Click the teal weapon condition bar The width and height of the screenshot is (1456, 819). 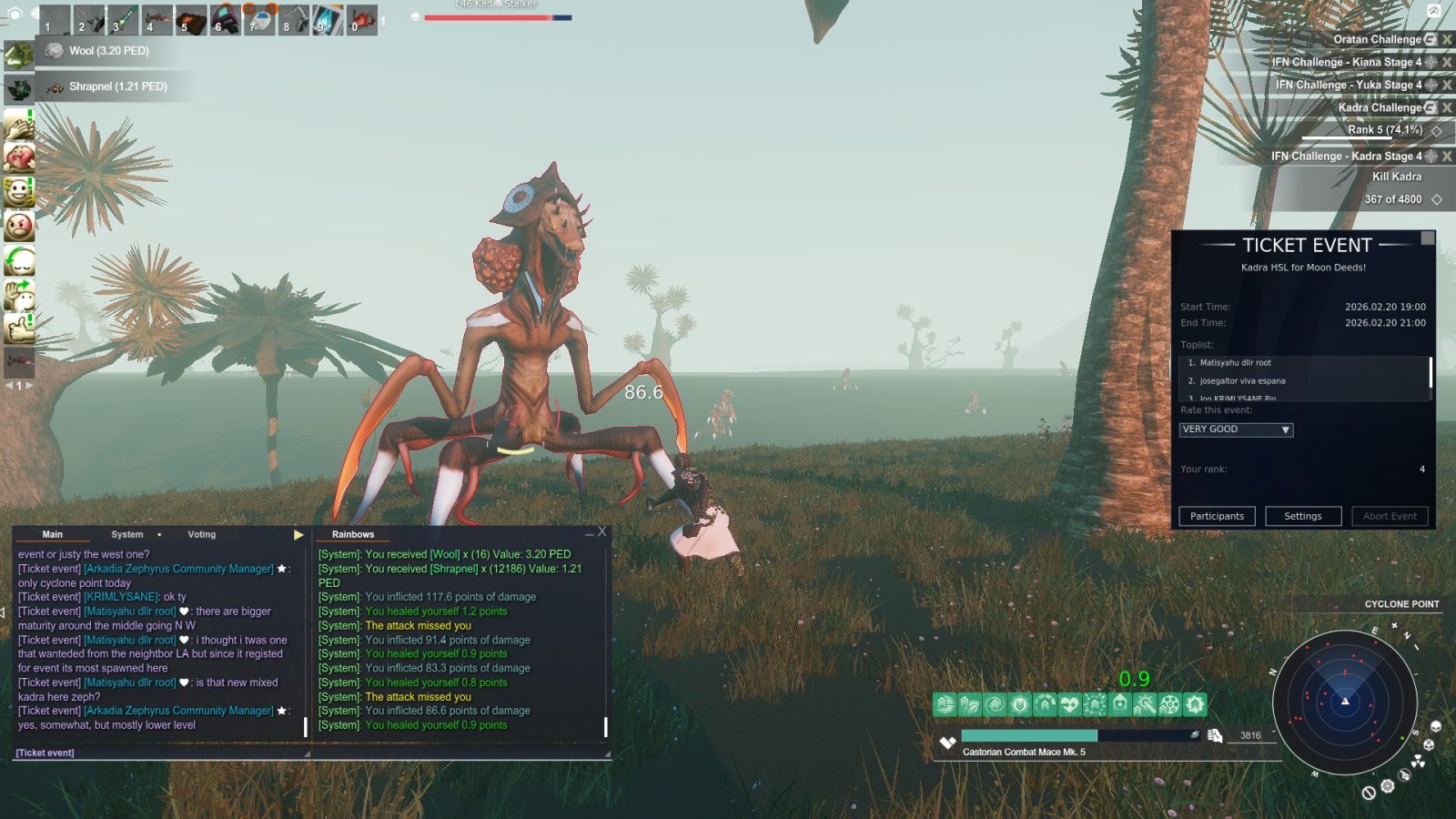1028,733
